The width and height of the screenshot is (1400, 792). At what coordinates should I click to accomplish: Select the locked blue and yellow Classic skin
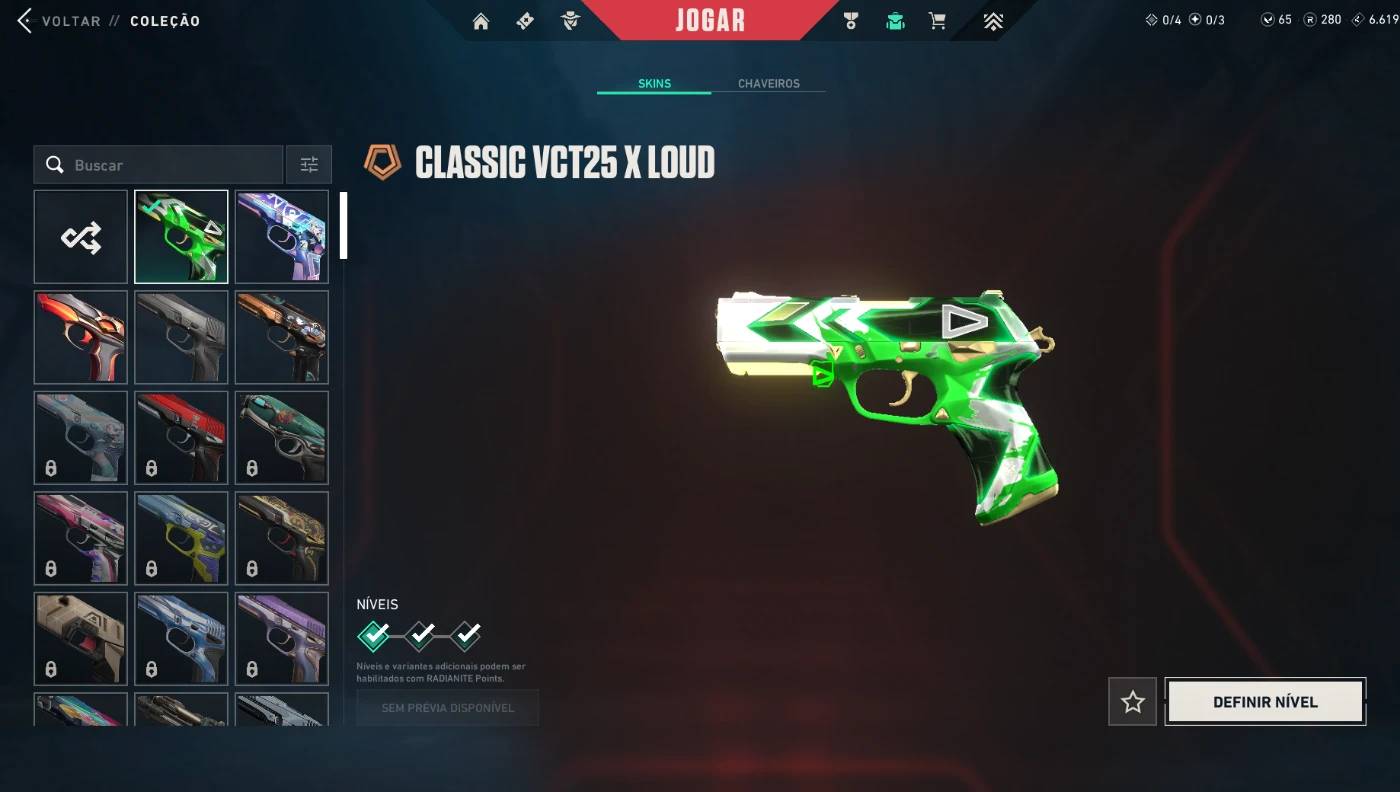[x=181, y=538]
